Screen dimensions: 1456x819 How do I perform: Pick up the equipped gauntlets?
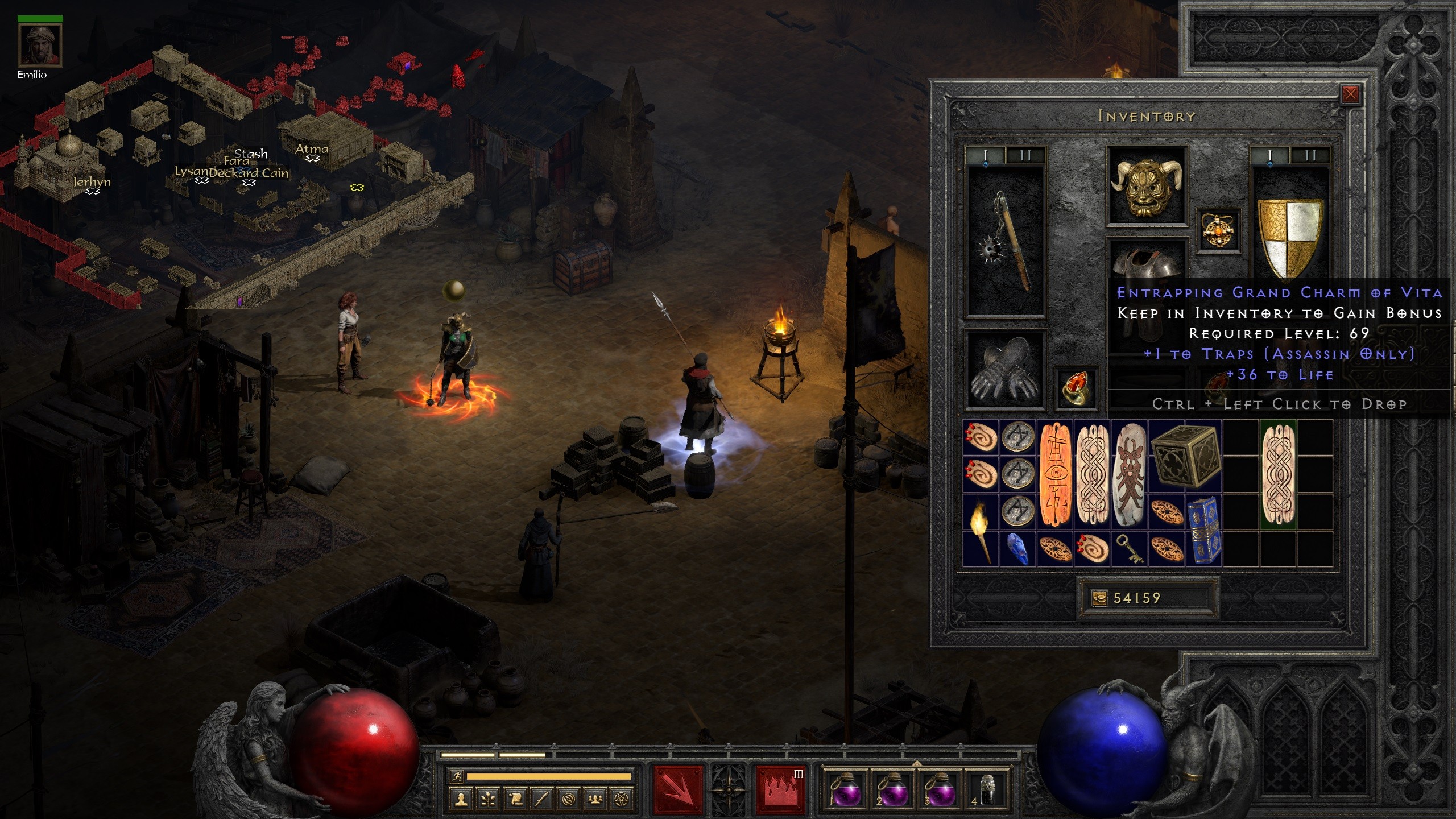(x=1005, y=370)
